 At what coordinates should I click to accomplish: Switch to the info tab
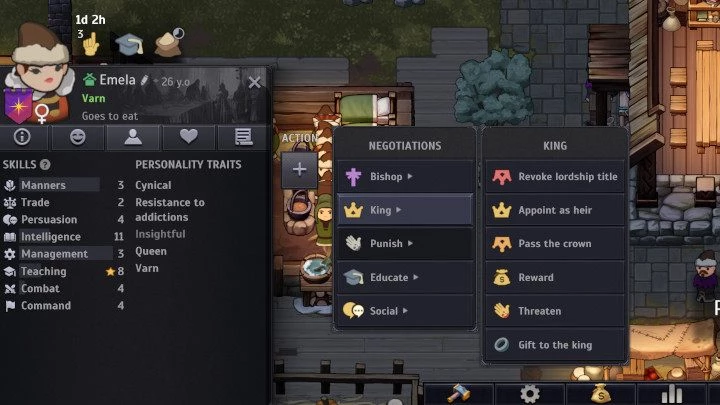(21, 137)
